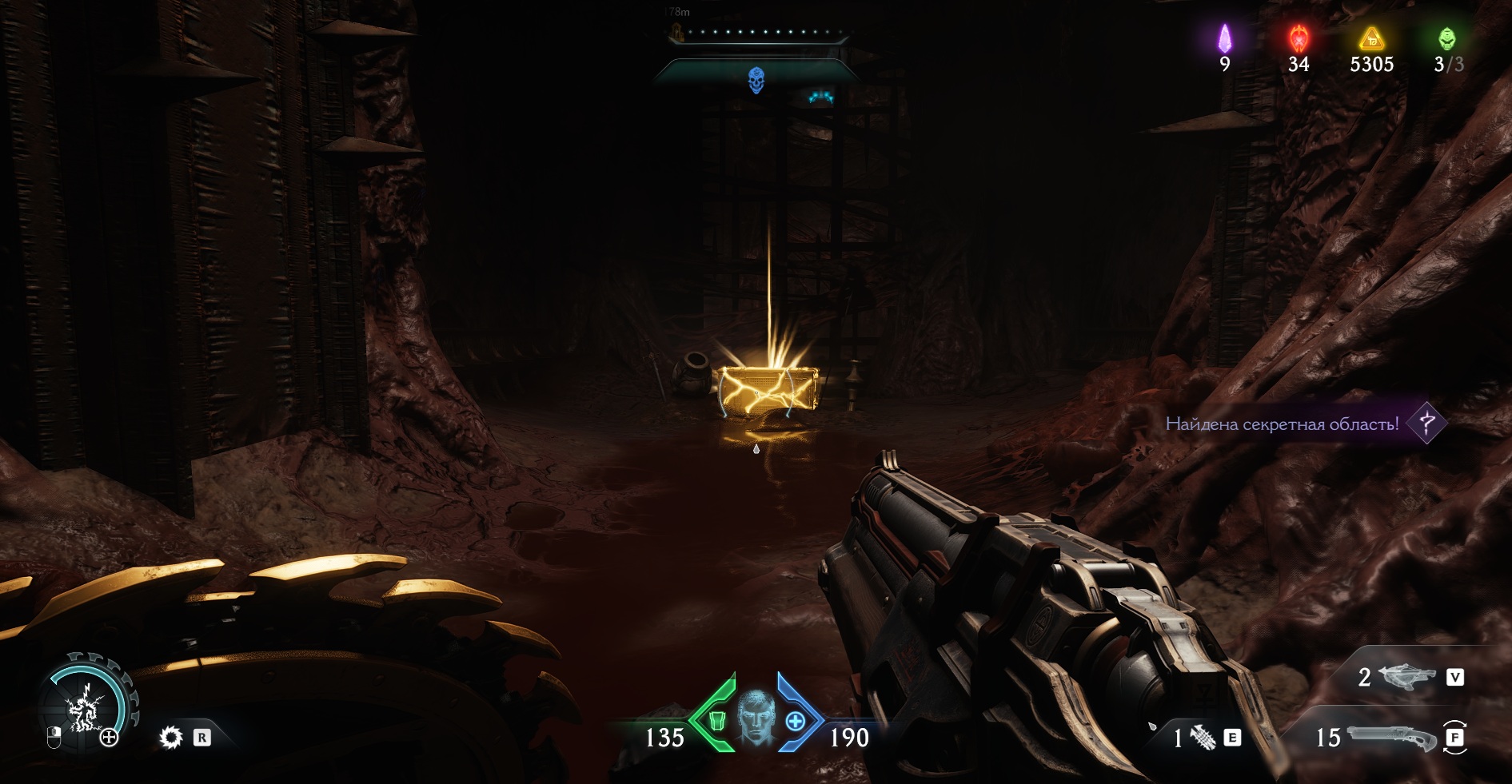Screen dimensions: 1512x784
Task: Click the purple crystal currency icon
Action: click(x=1224, y=38)
